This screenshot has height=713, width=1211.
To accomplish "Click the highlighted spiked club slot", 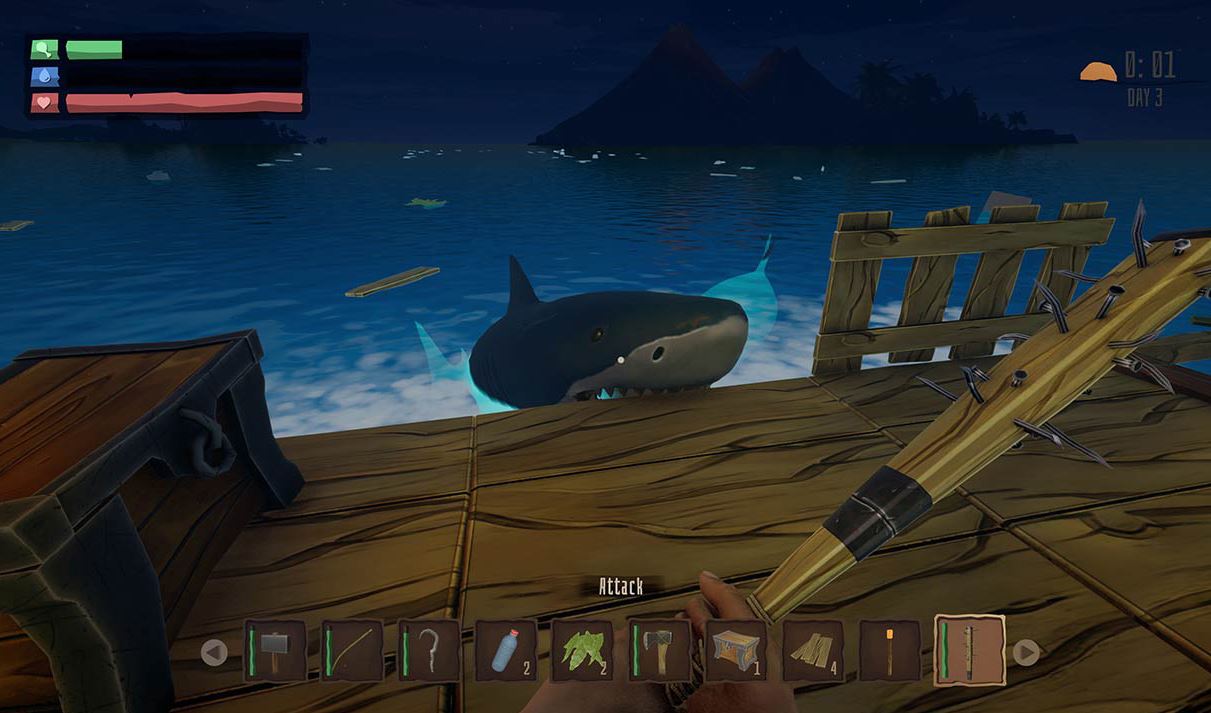I will coord(969,651).
